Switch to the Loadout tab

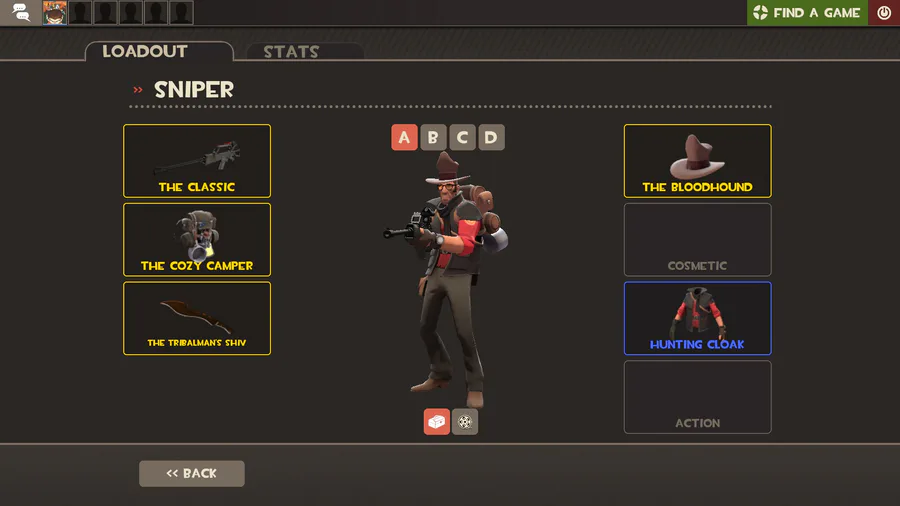tap(158, 52)
